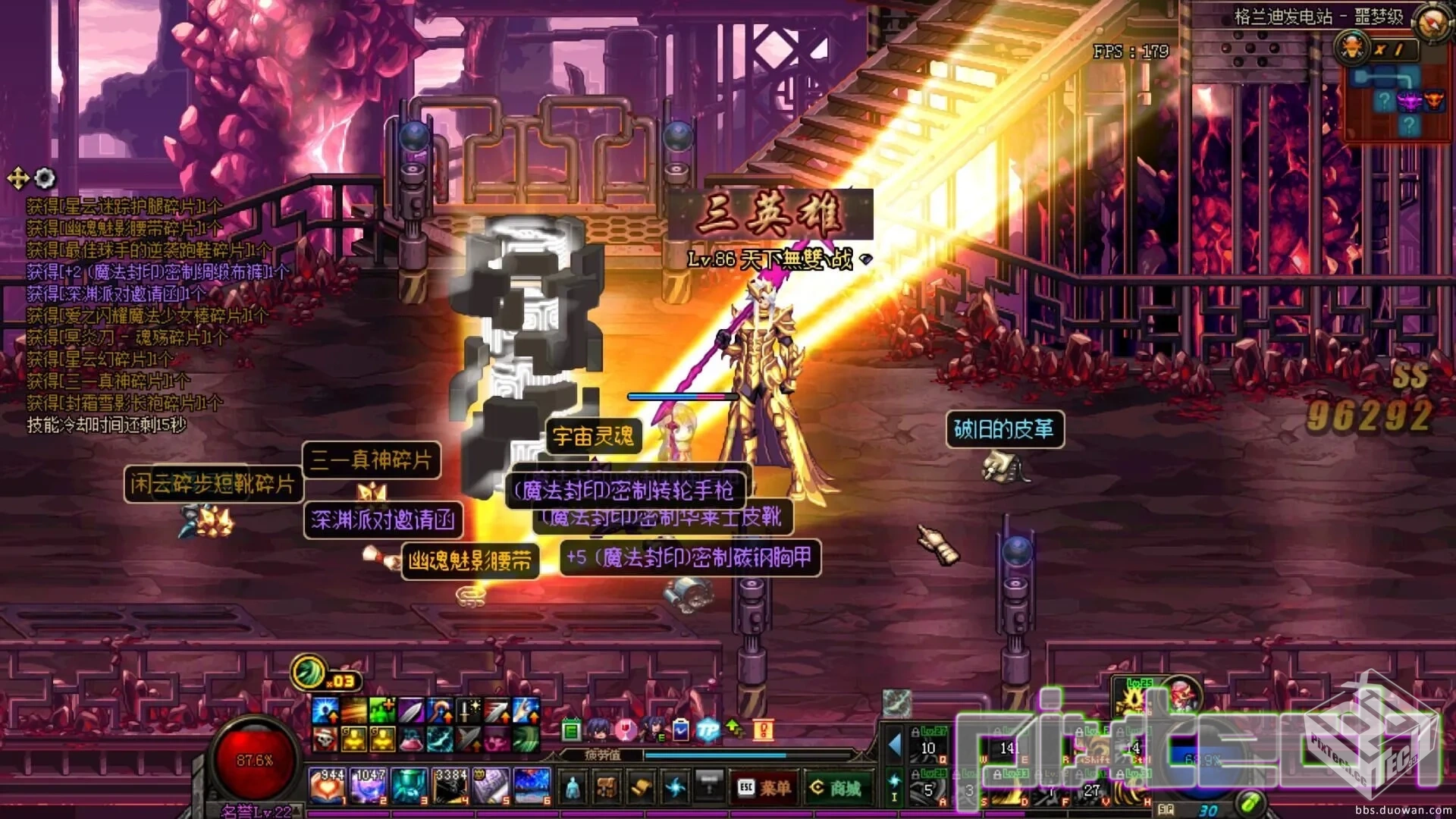Open the blue swirl skill menu icon
The height and width of the screenshot is (819, 1456).
pyautogui.click(x=674, y=789)
